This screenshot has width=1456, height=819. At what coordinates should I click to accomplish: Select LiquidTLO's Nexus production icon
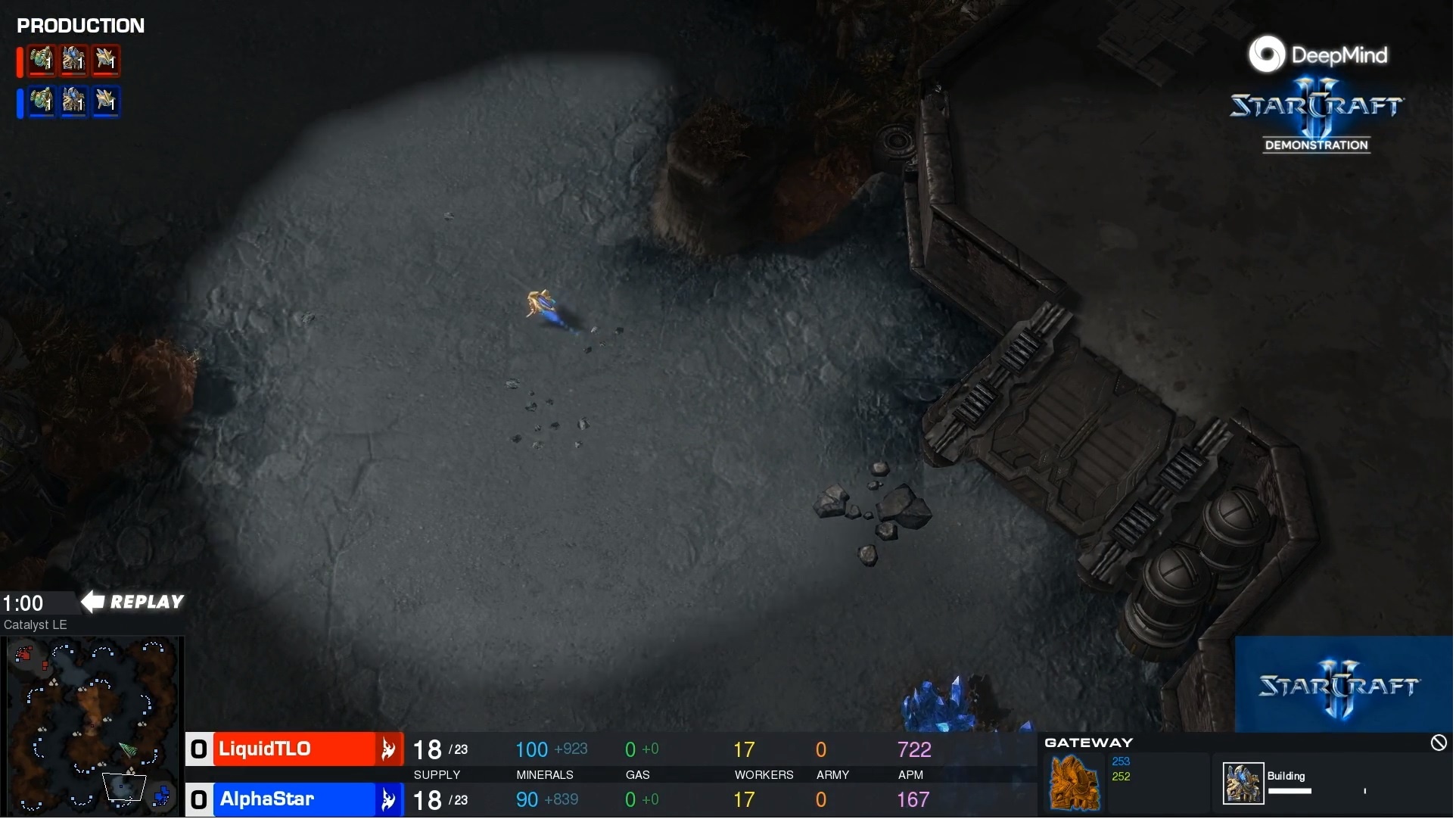pos(41,61)
